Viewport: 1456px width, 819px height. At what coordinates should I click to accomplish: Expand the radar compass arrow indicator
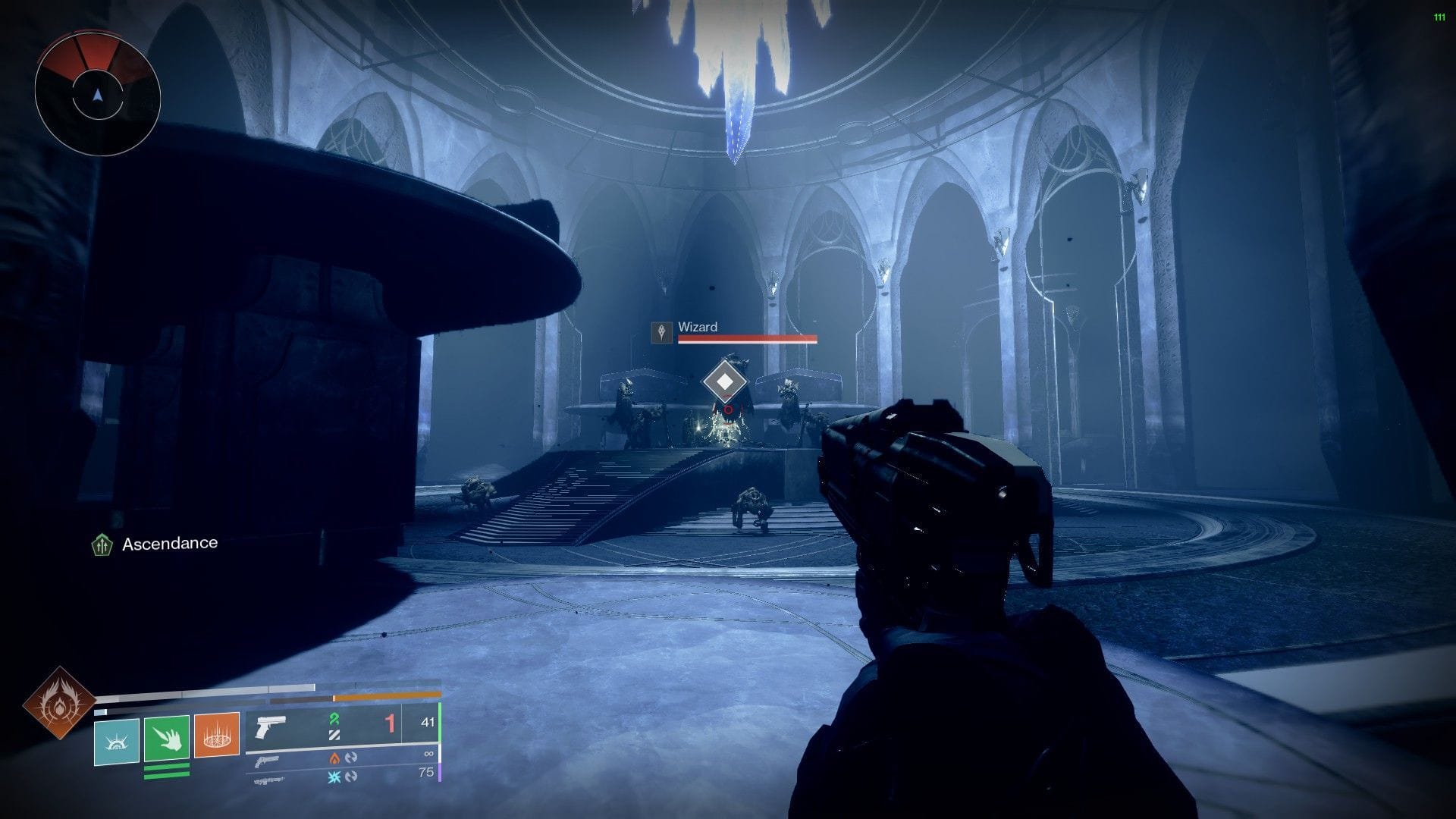click(x=96, y=94)
